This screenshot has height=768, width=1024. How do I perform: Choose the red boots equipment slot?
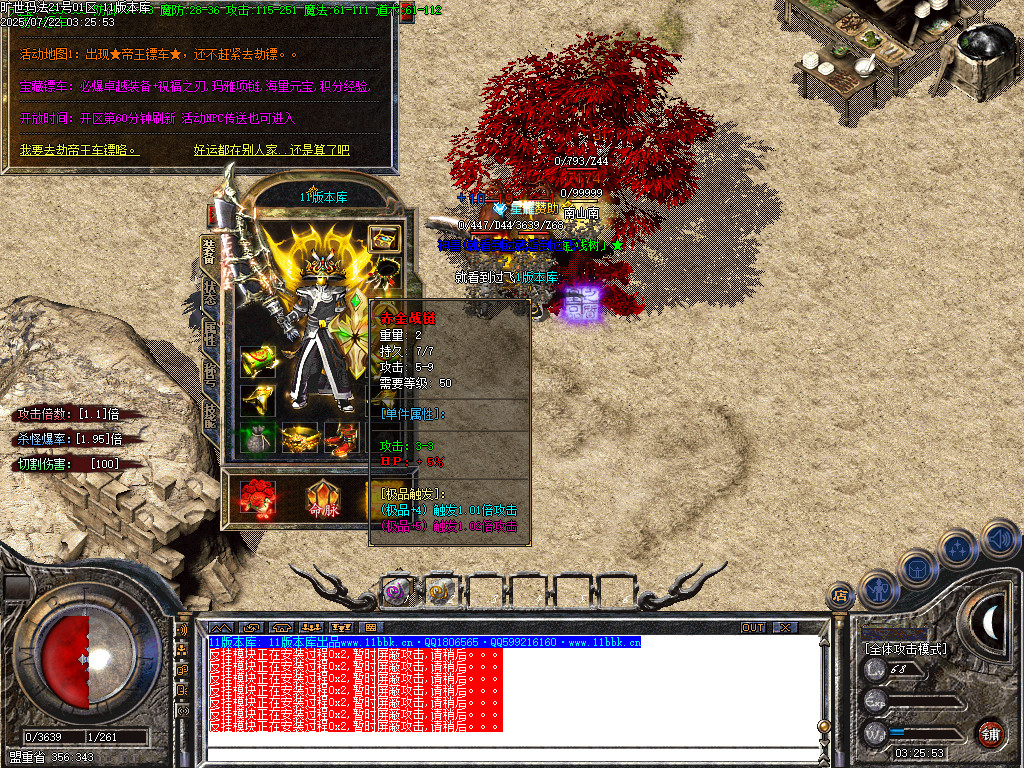(341, 437)
